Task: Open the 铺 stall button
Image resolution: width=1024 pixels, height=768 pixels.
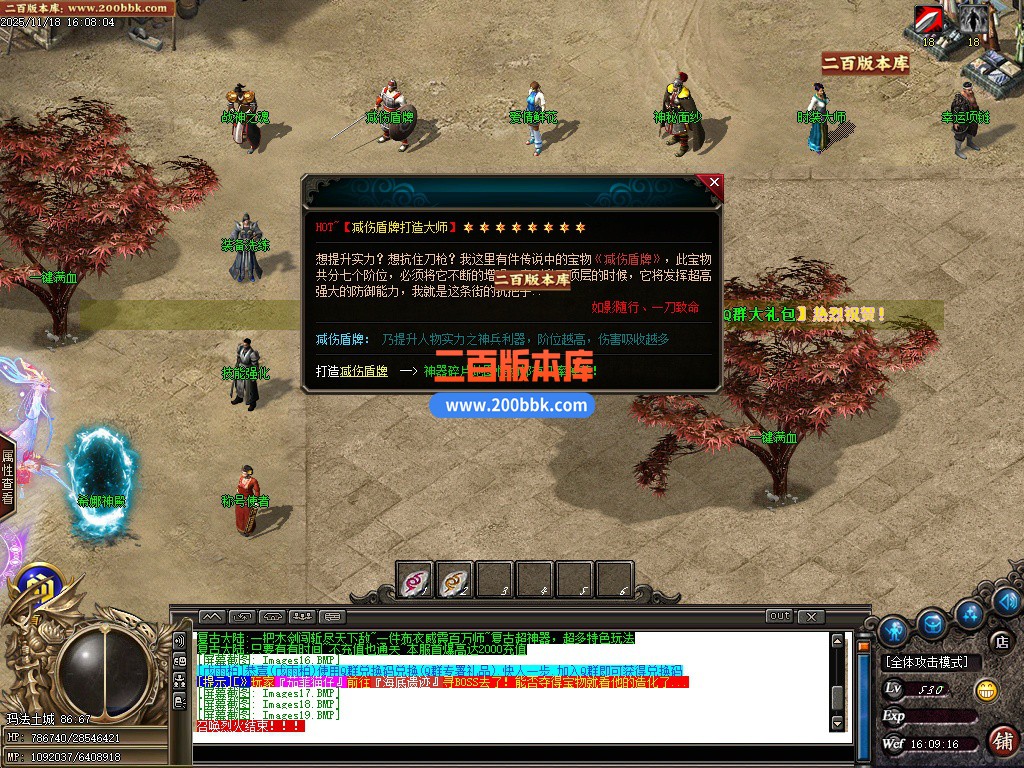Action: (1003, 741)
